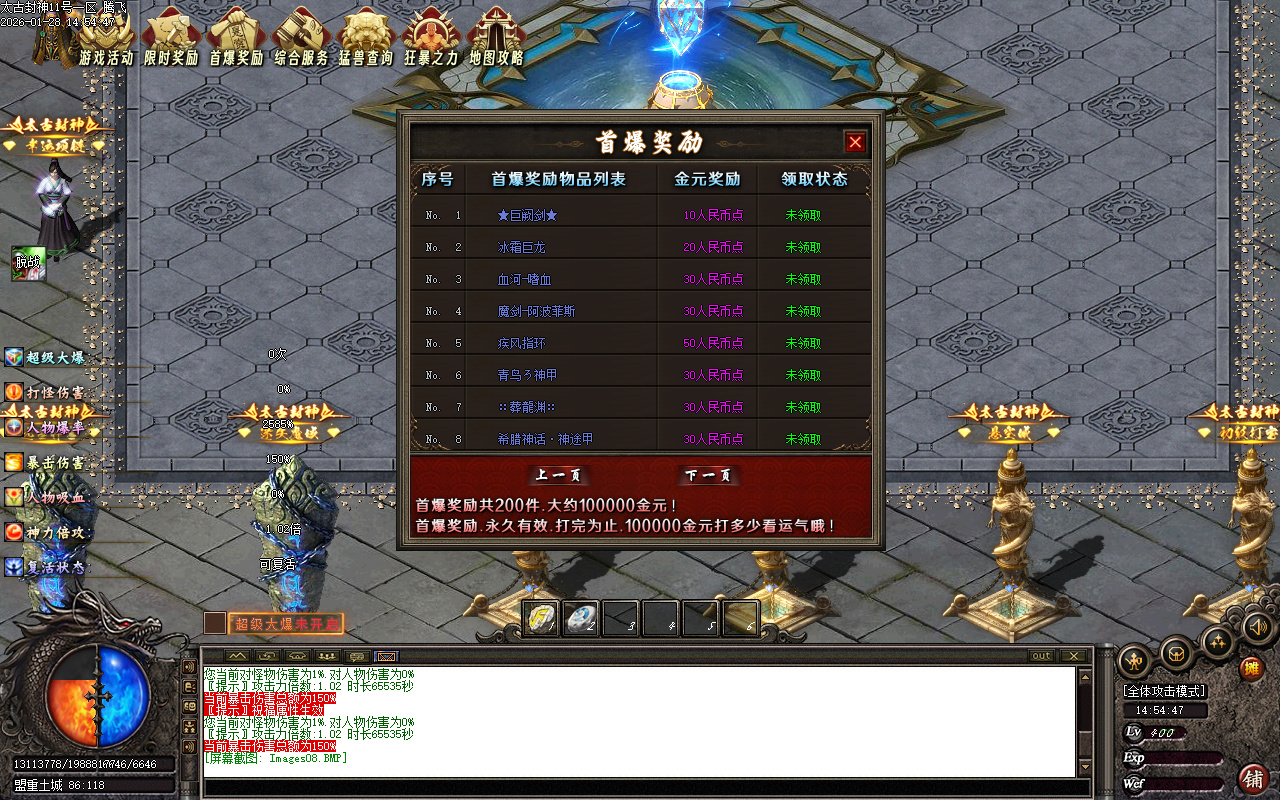Screen dimensions: 1280x800
Task: Select the first quick item slot
Action: point(542,619)
